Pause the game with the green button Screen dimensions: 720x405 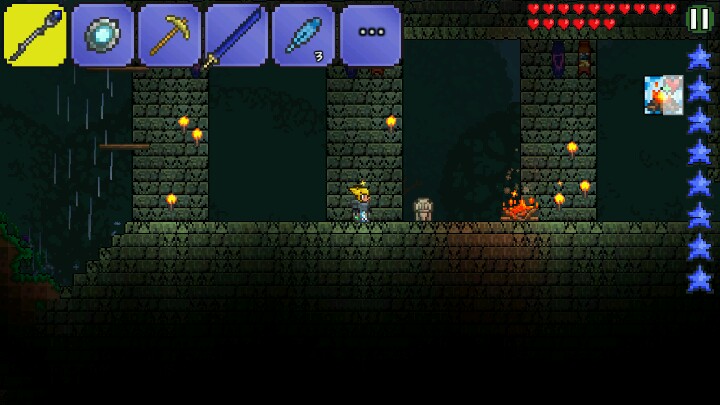pyautogui.click(x=700, y=17)
